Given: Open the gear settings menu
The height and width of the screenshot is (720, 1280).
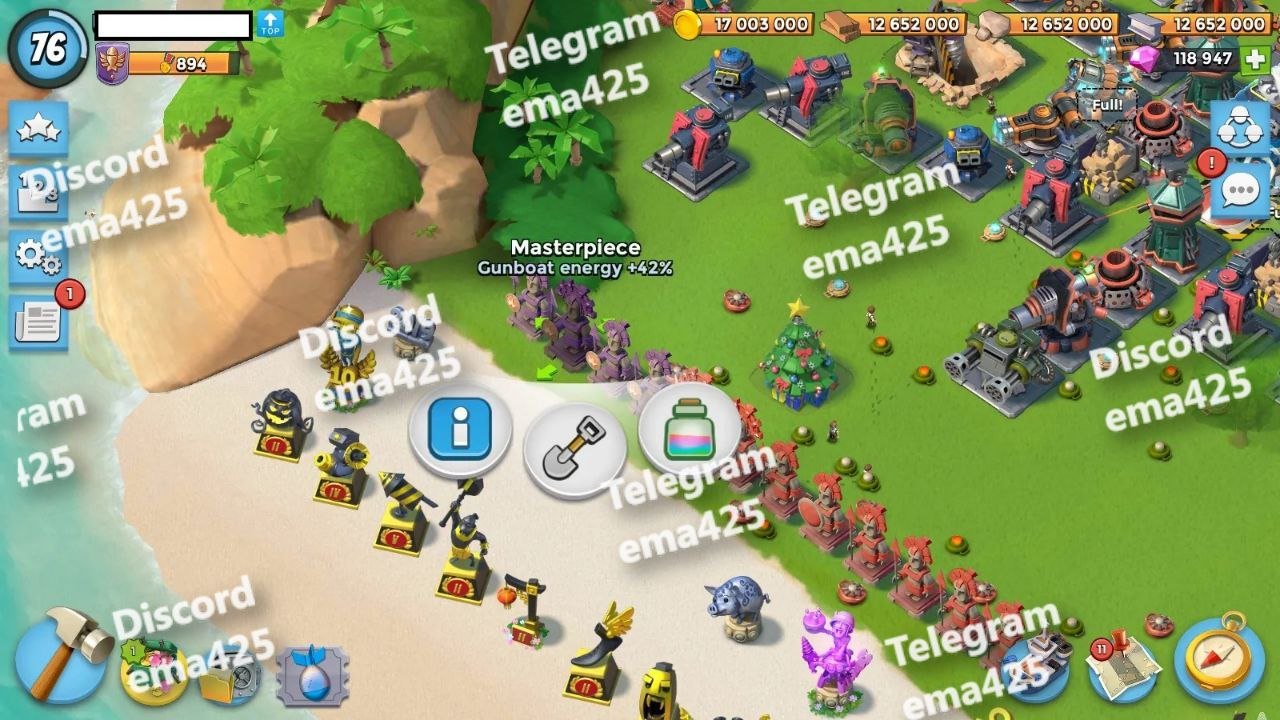Looking at the screenshot, I should pos(39,257).
